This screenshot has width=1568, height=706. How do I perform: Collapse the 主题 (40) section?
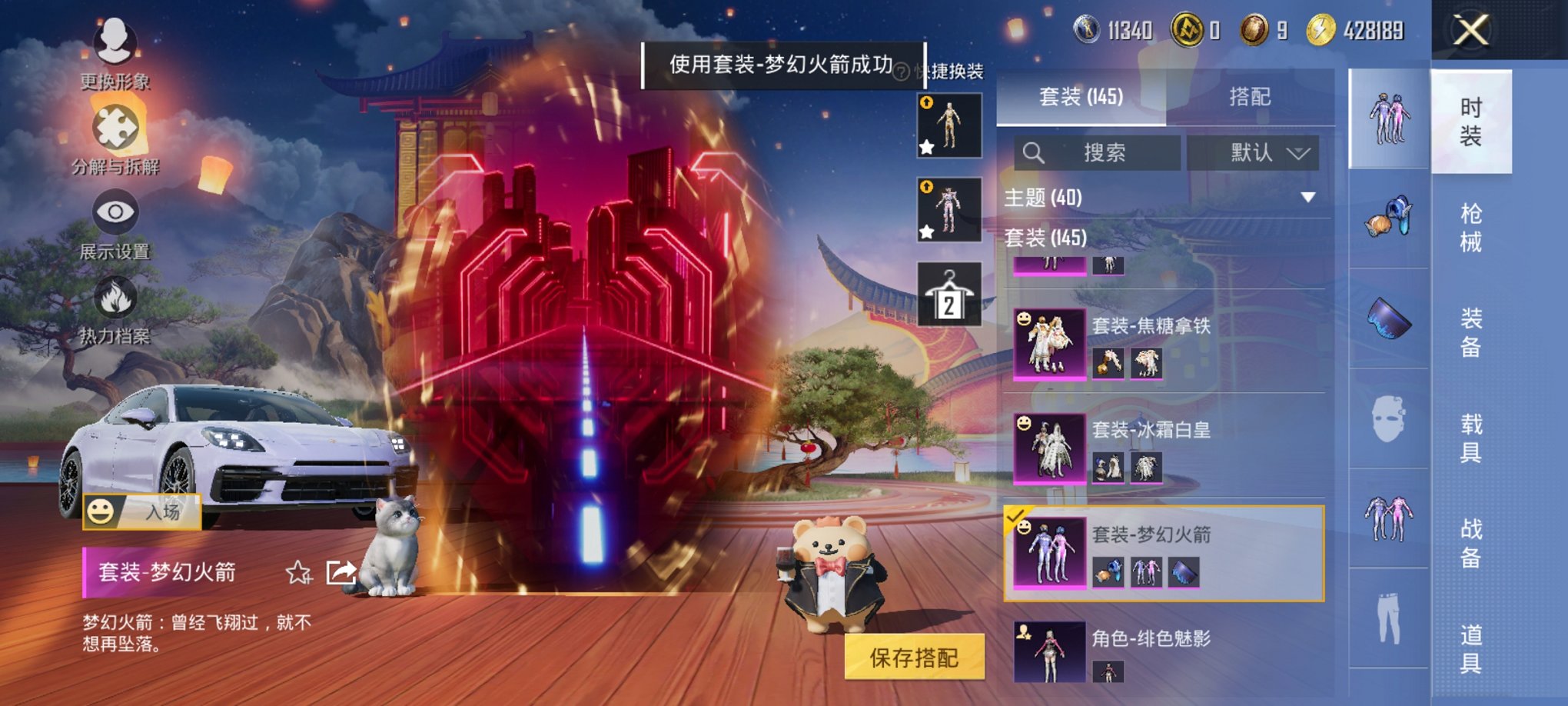(1305, 197)
